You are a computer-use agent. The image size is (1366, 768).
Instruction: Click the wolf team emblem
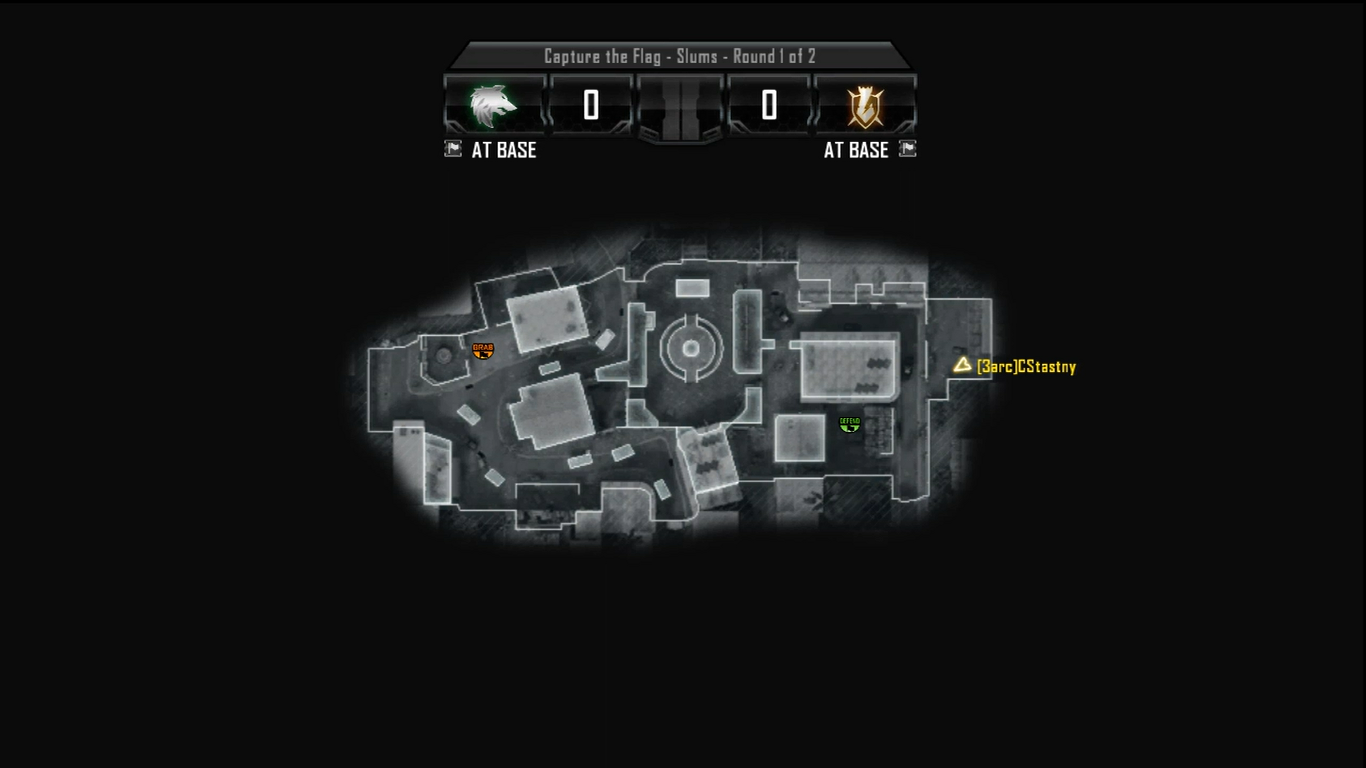point(494,105)
